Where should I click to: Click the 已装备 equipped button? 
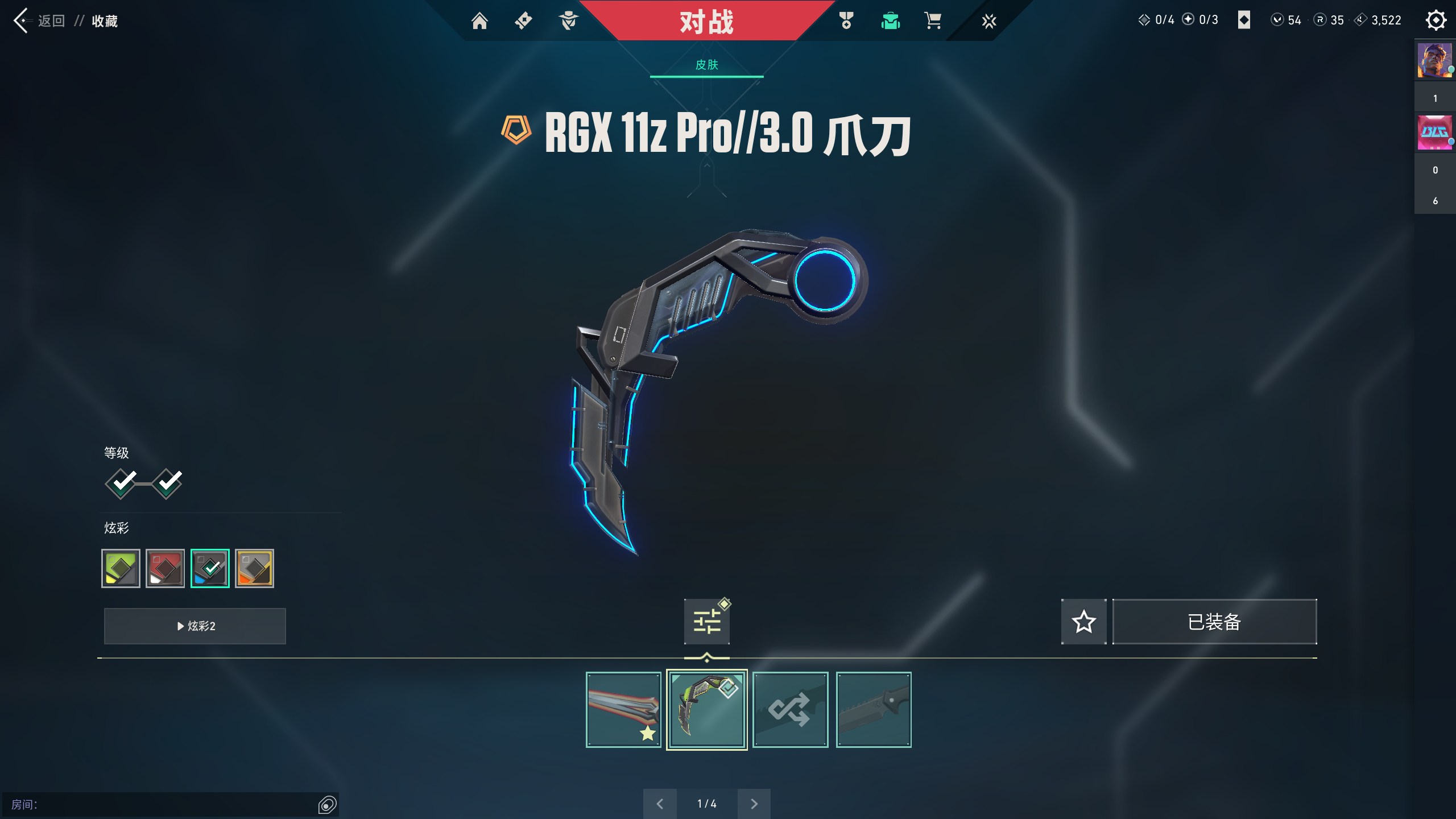[x=1214, y=622]
